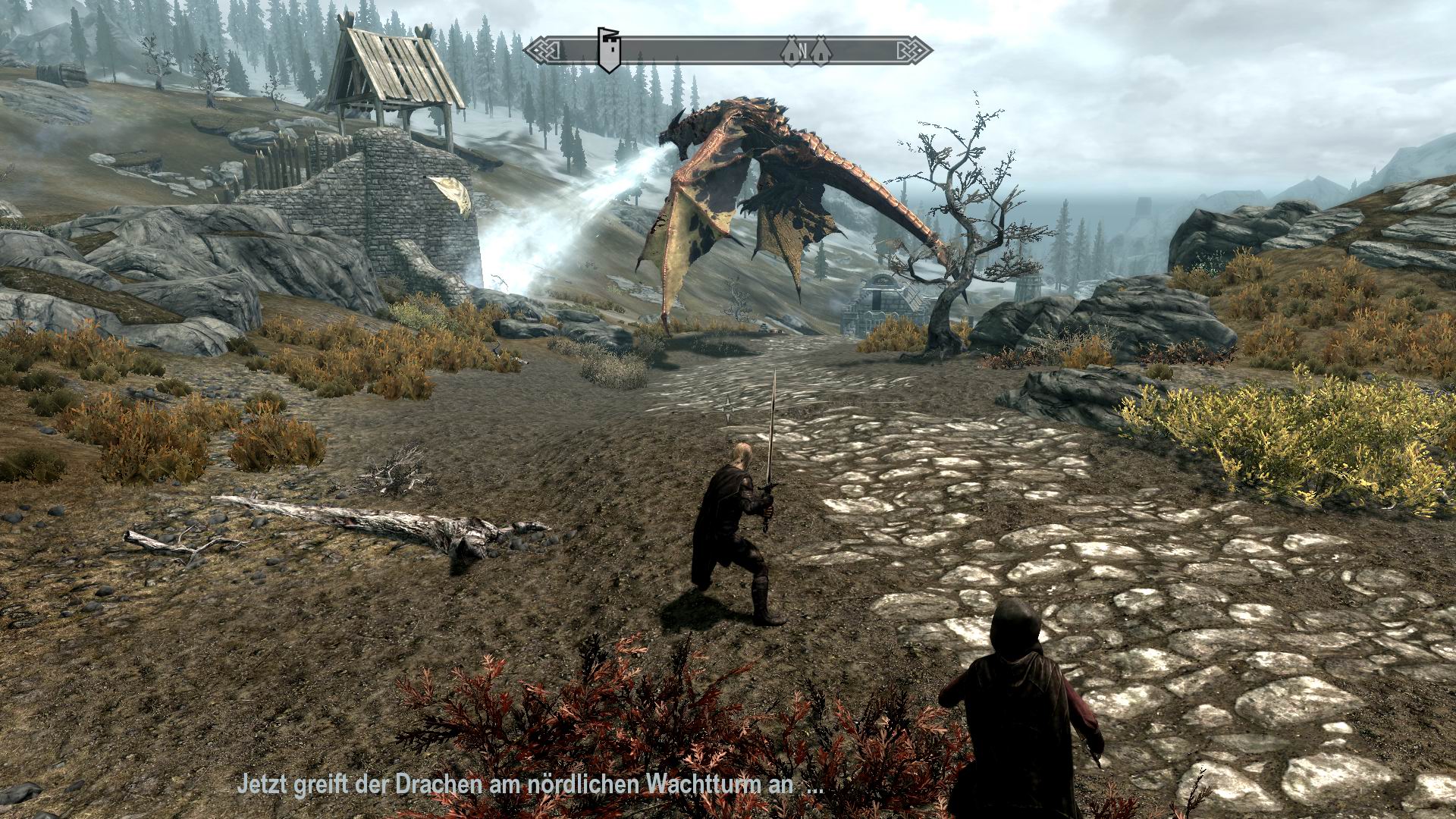Click the crosshair reticle in screen center
The height and width of the screenshot is (819, 1456).
point(728,409)
